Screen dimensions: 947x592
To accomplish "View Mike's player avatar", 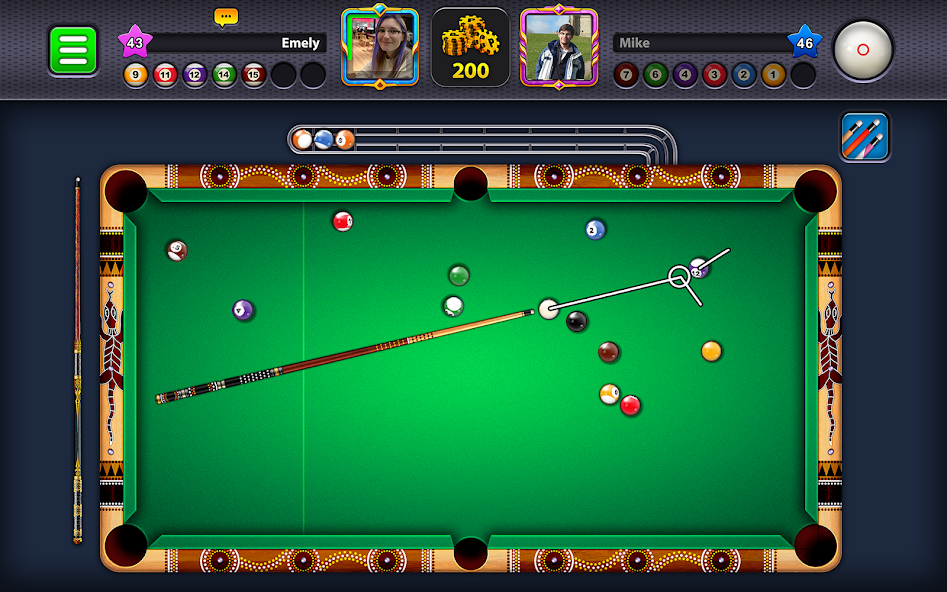I will [x=559, y=47].
